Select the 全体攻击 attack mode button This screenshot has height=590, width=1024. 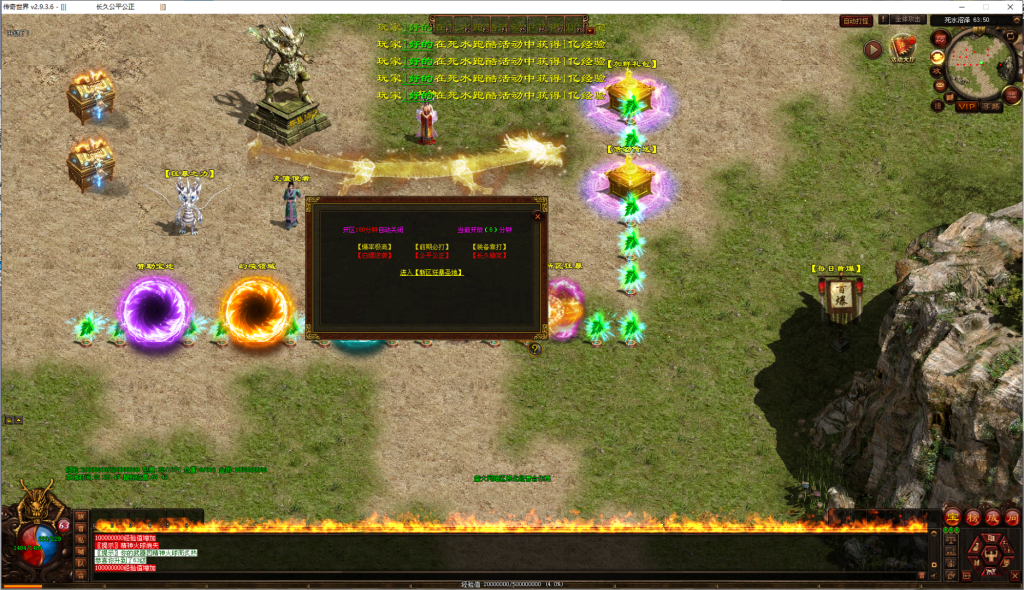[906, 20]
